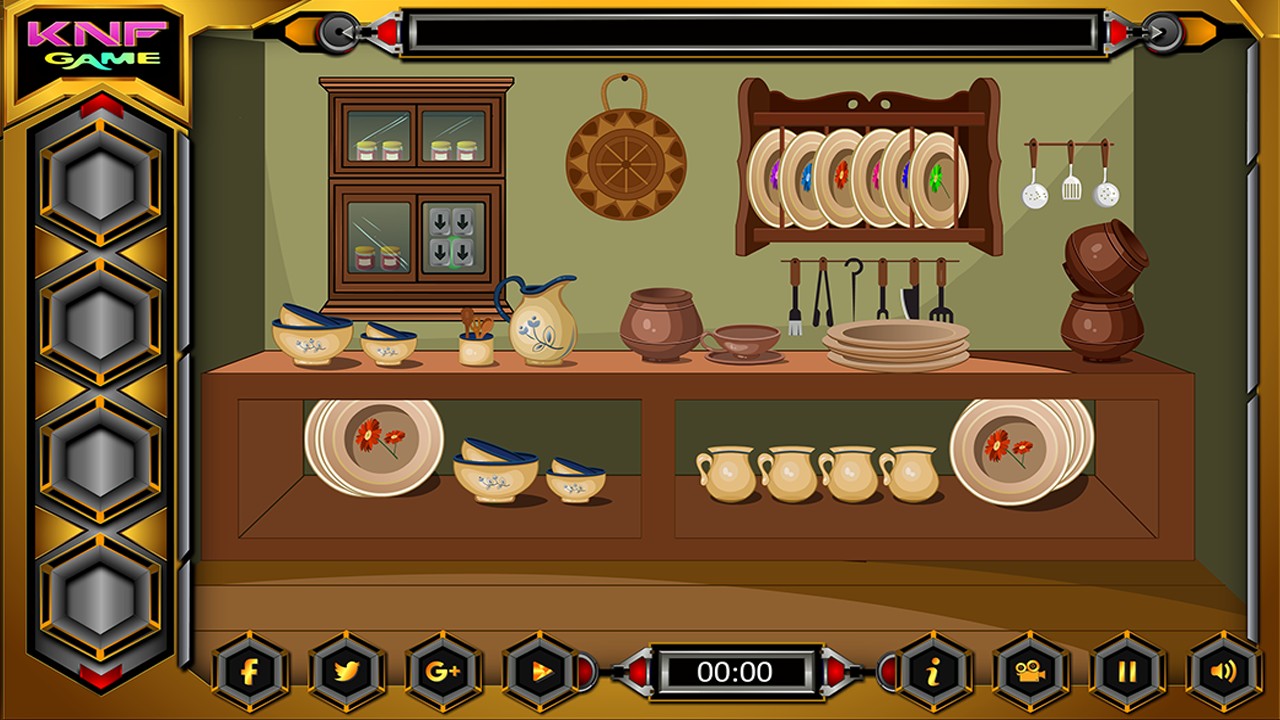Click the red inventory up arrow

[100, 106]
